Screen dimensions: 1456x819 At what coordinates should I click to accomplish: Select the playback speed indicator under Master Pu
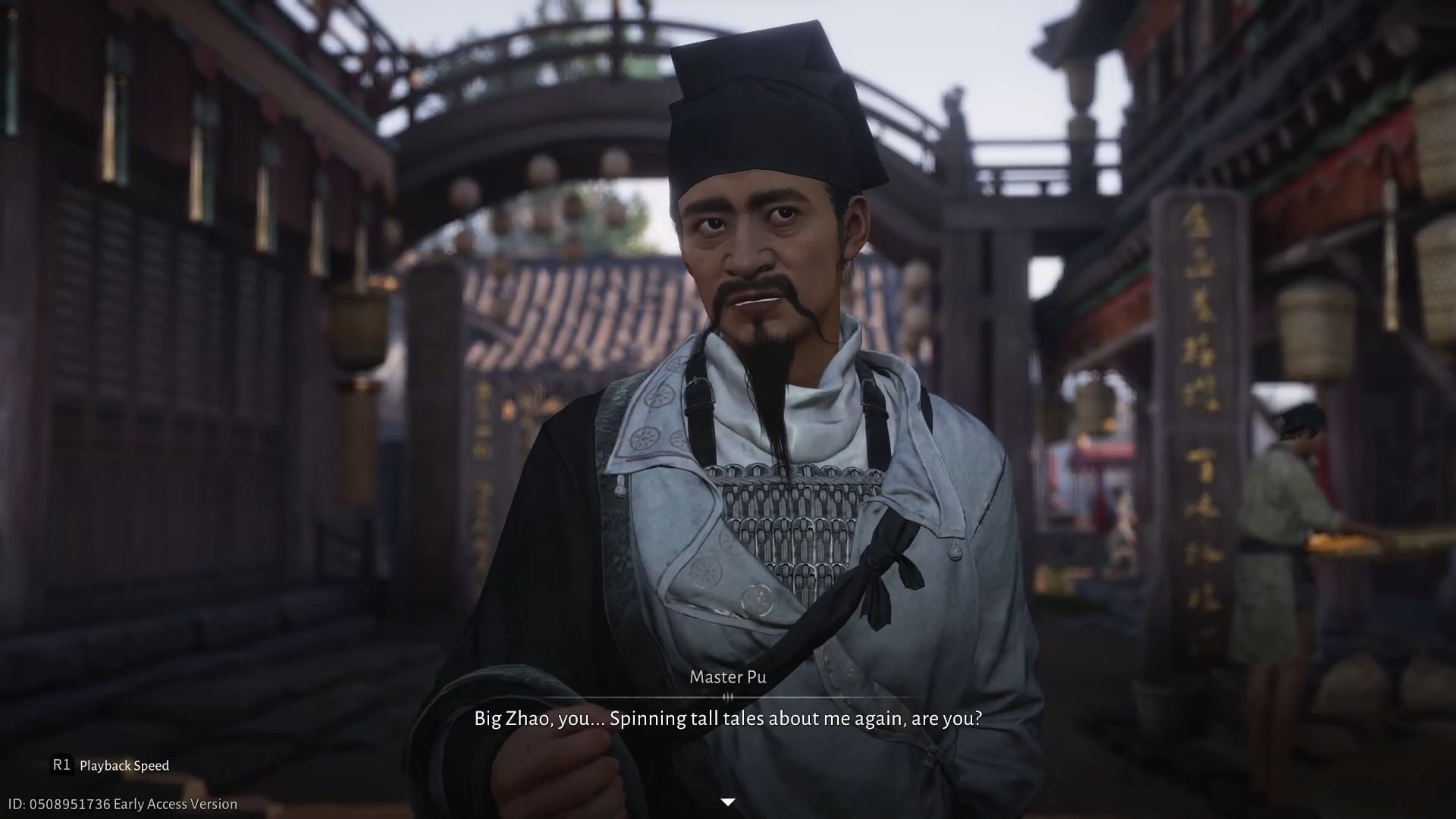(x=729, y=698)
